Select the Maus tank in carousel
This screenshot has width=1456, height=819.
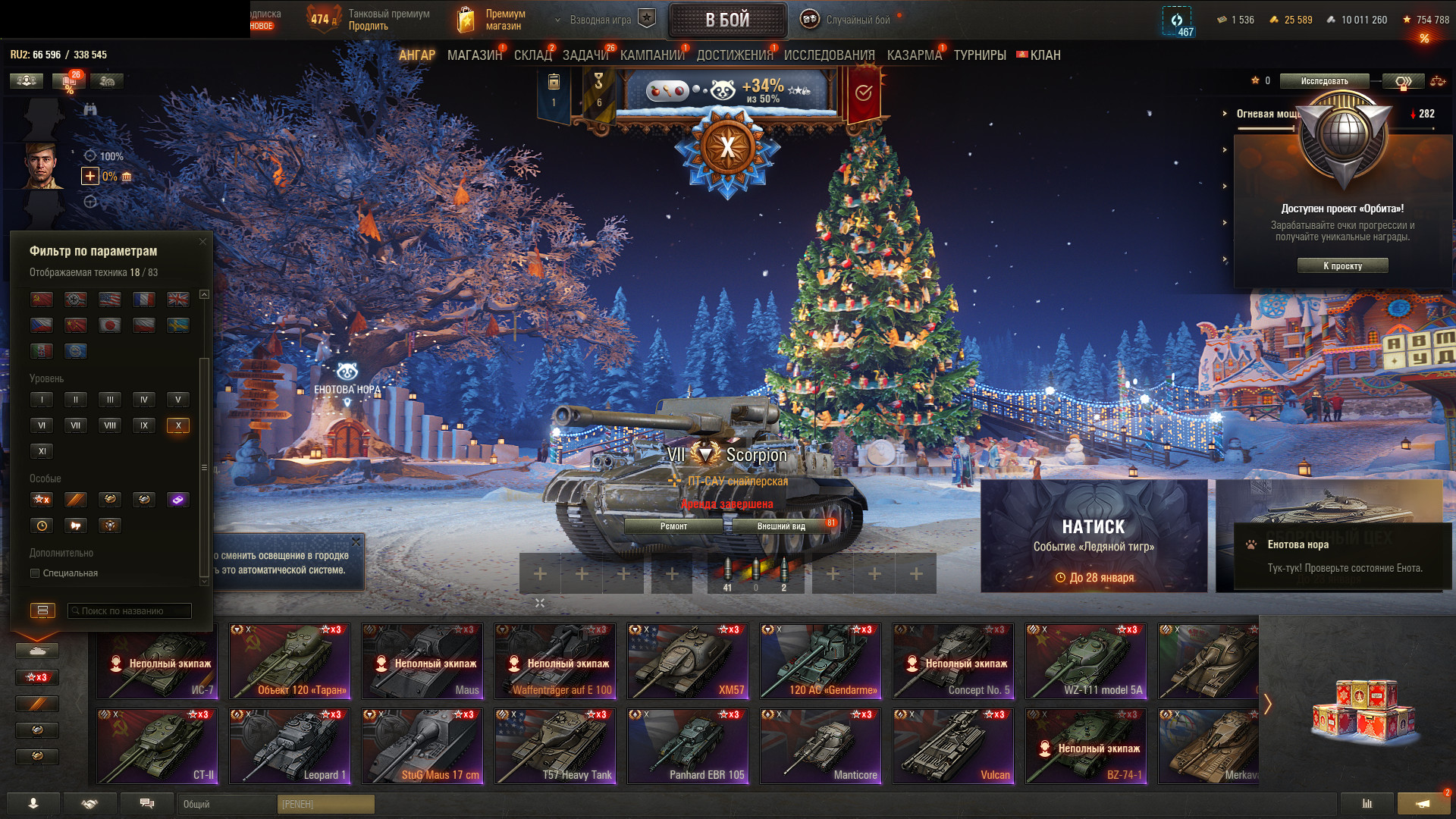422,661
